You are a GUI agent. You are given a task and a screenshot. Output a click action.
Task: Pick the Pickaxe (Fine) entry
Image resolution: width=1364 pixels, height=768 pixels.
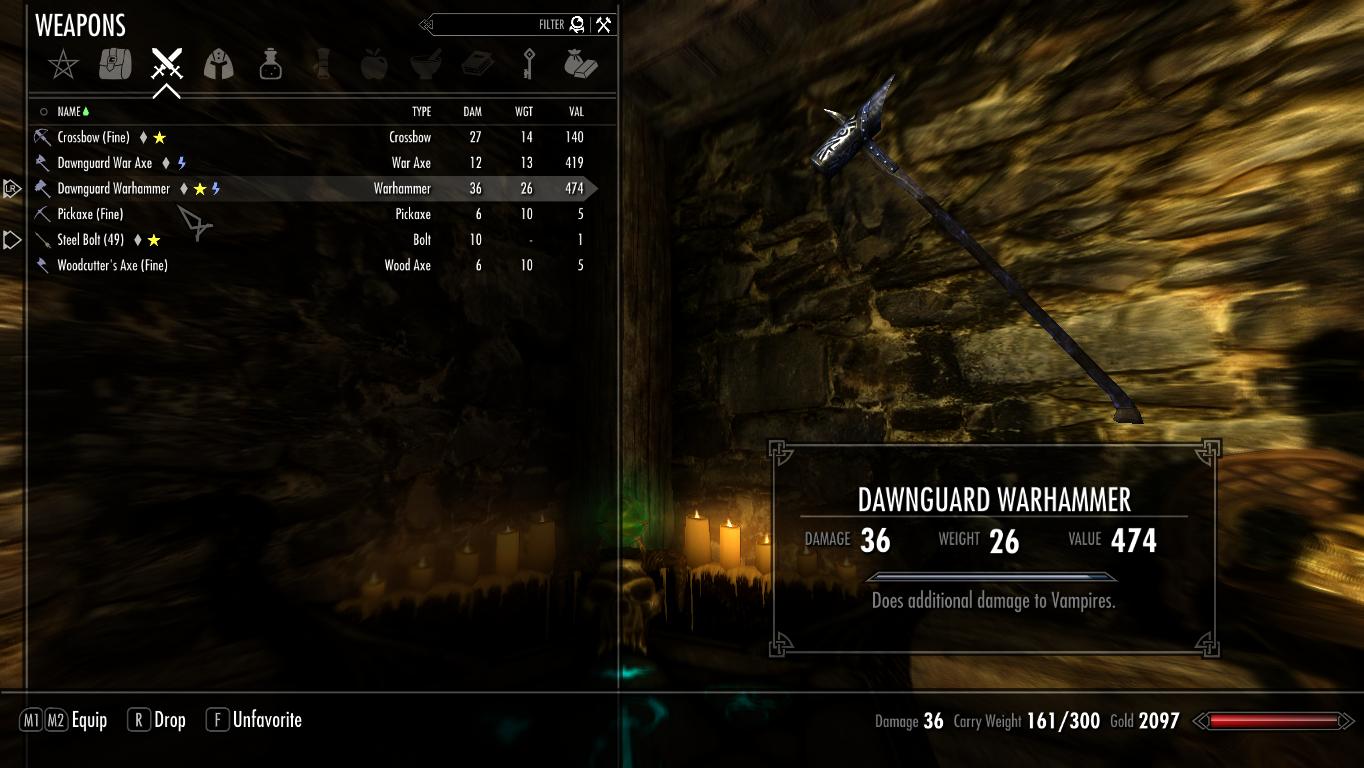[90, 214]
